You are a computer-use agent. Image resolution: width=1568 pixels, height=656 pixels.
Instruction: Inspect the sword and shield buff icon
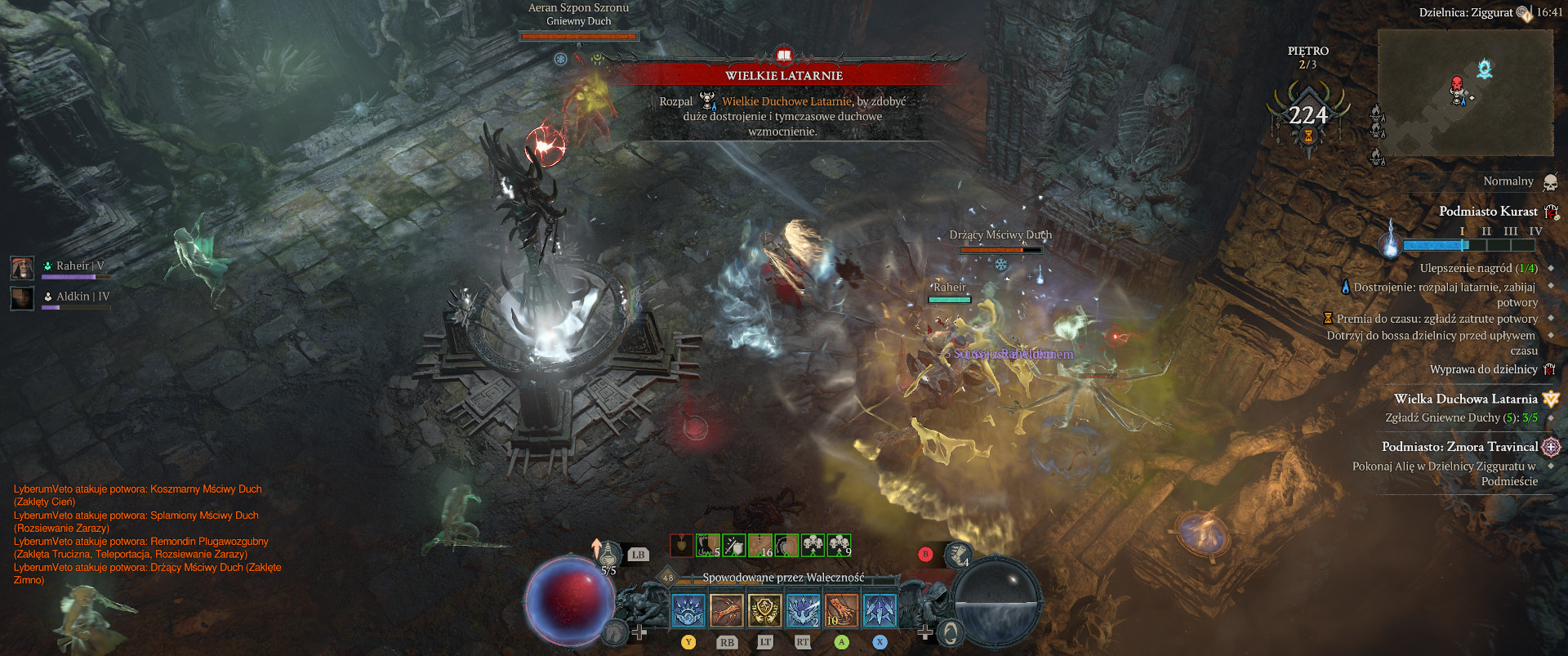[x=733, y=545]
